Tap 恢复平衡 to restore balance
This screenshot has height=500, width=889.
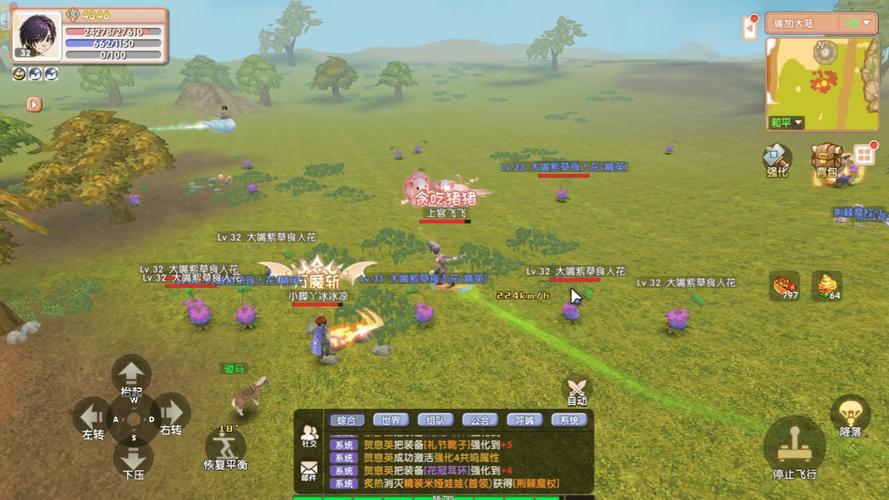pyautogui.click(x=226, y=447)
